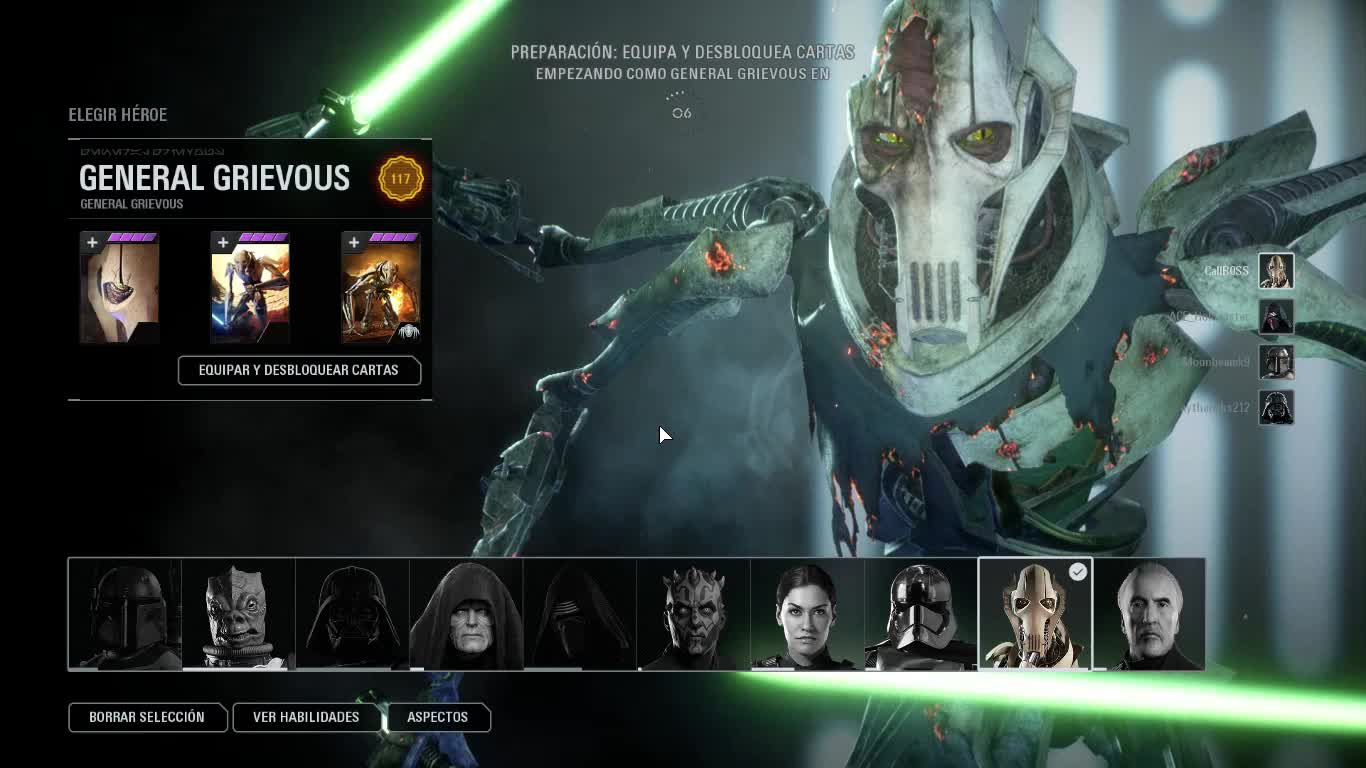Open the third fiery star card slot
This screenshot has height=768, width=1366.
tap(381, 289)
